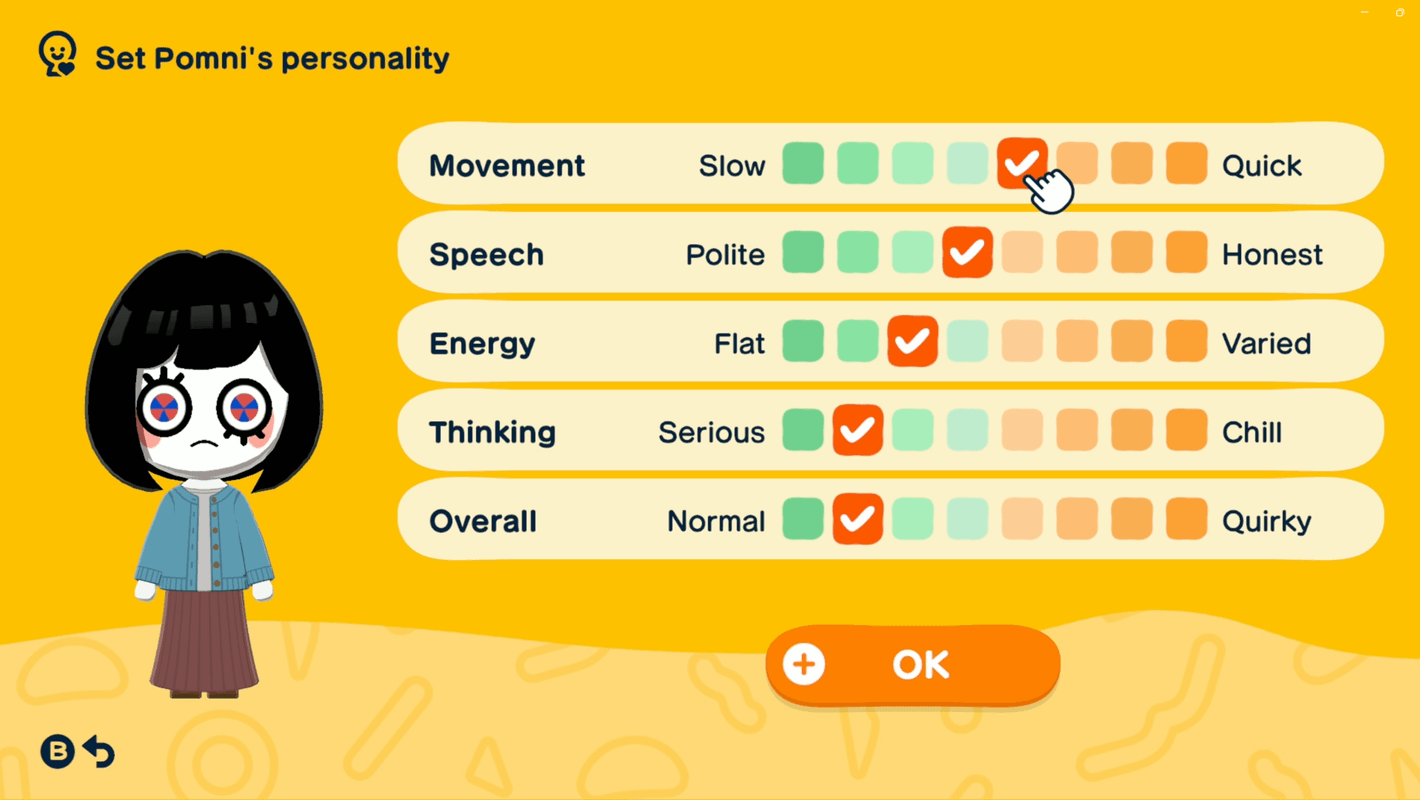Screen dimensions: 1420x800
Task: Click the checkmark on the Overall slider
Action: (857, 519)
